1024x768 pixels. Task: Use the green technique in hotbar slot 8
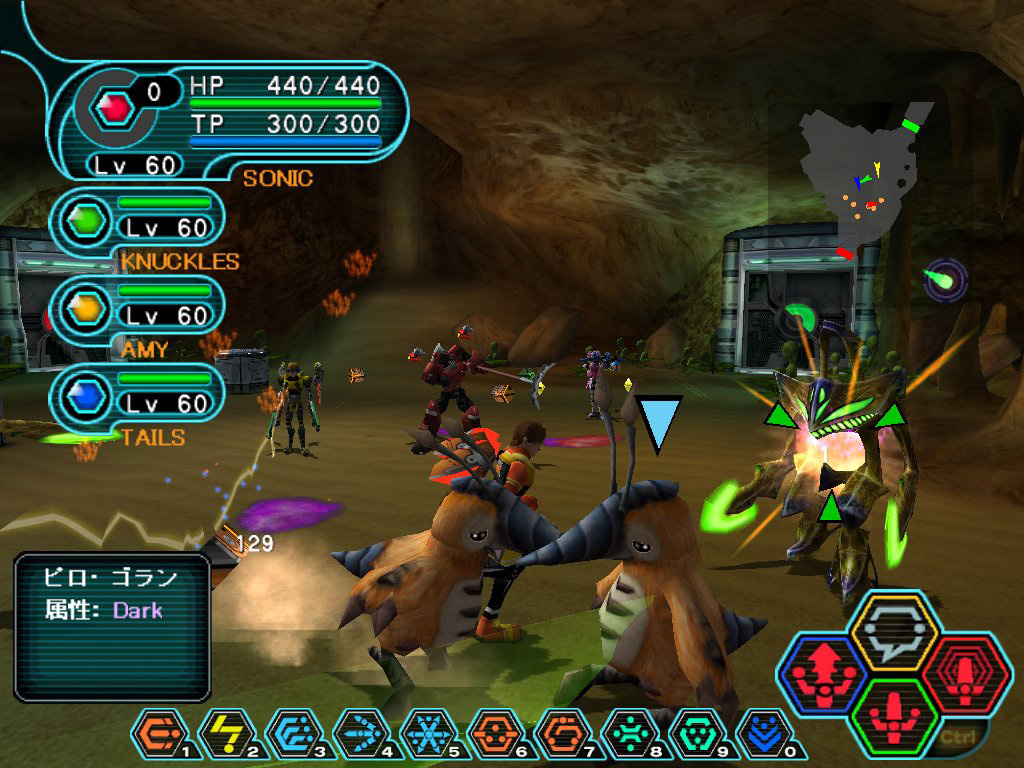point(630,737)
